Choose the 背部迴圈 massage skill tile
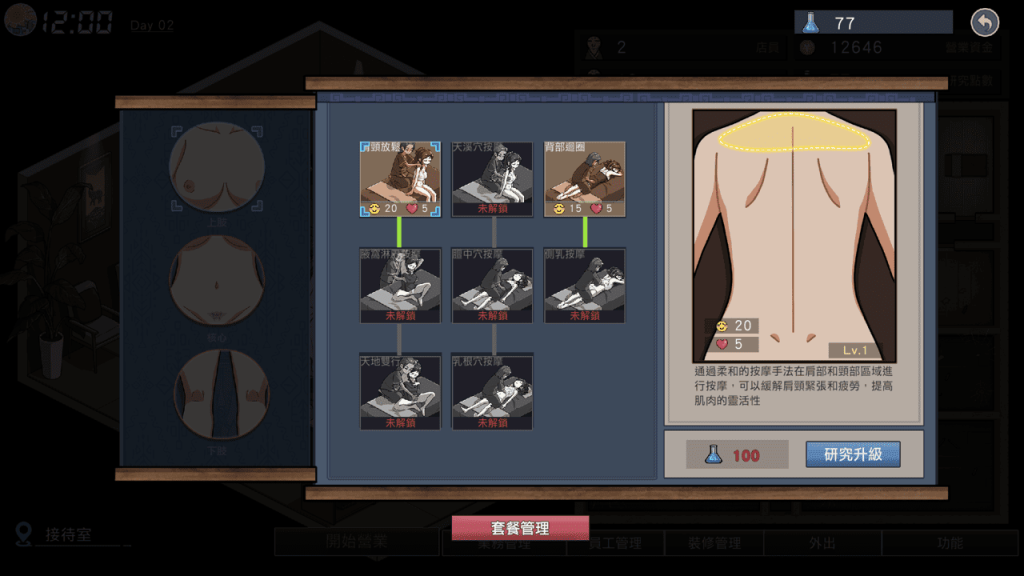Screen dimensions: 1024x576 tap(584, 178)
